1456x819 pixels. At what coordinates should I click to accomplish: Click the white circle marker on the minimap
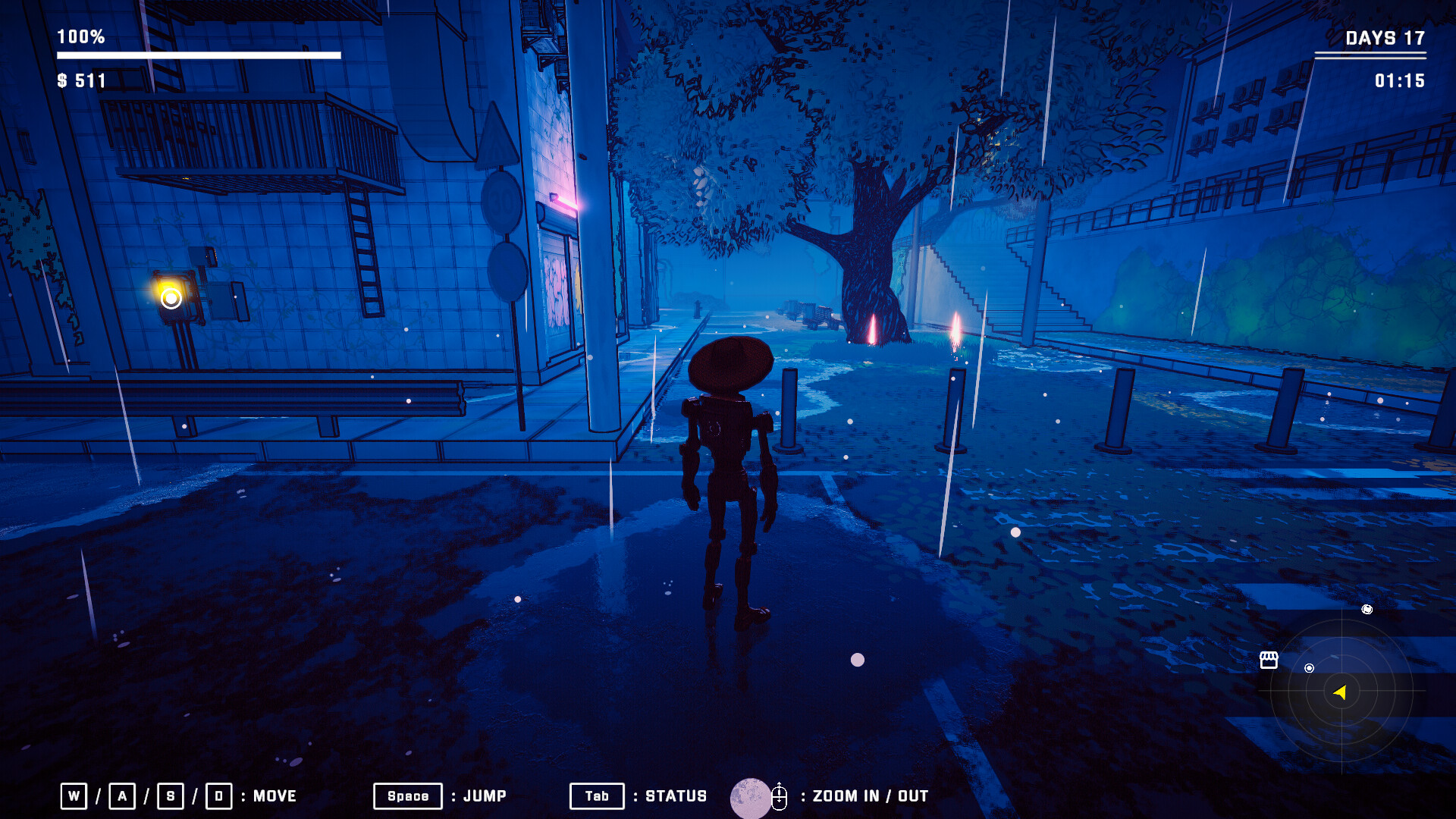pos(1309,668)
